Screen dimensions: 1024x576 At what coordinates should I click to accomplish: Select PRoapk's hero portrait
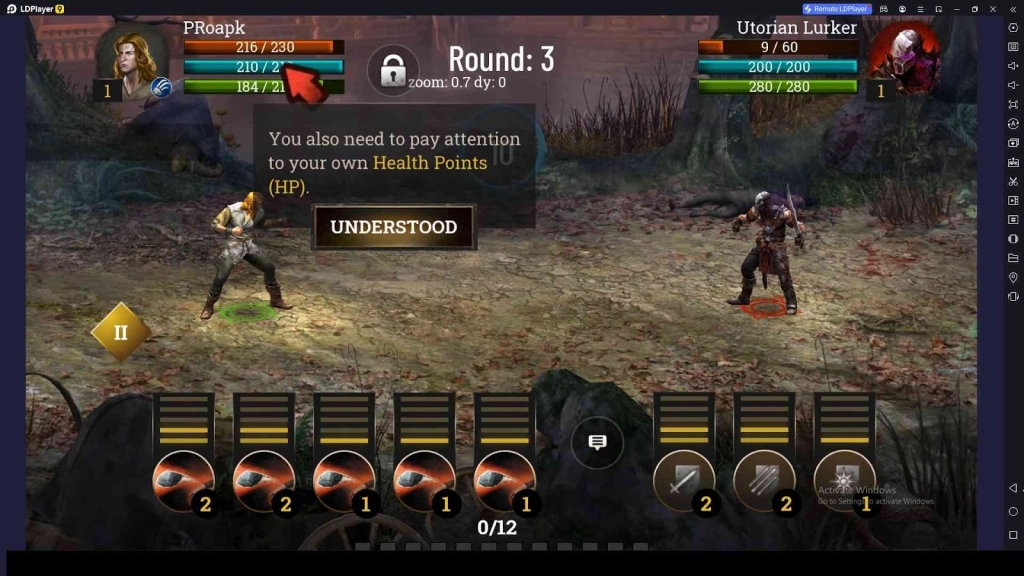tap(133, 58)
